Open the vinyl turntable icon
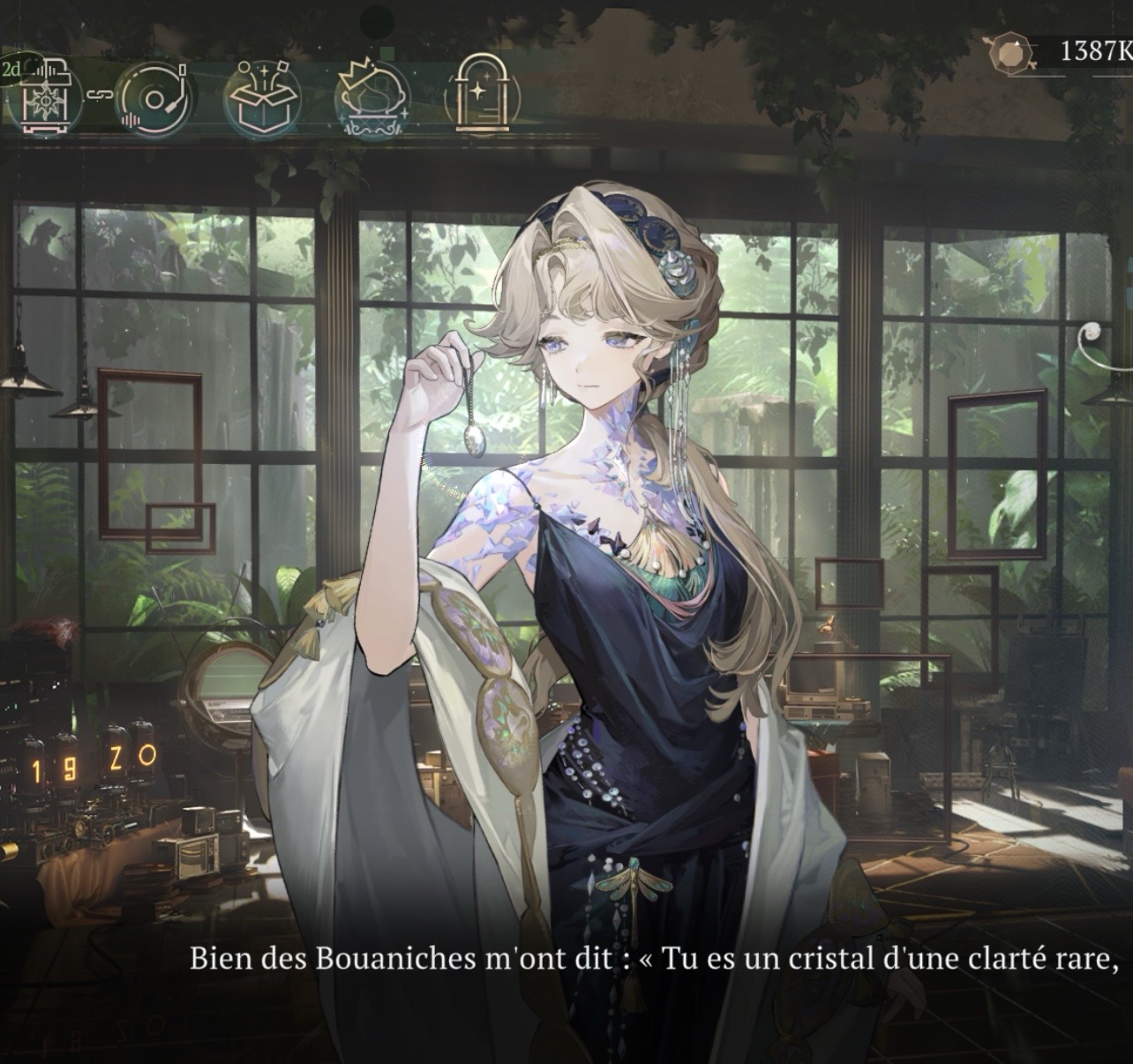The width and height of the screenshot is (1133, 1064). (x=154, y=97)
